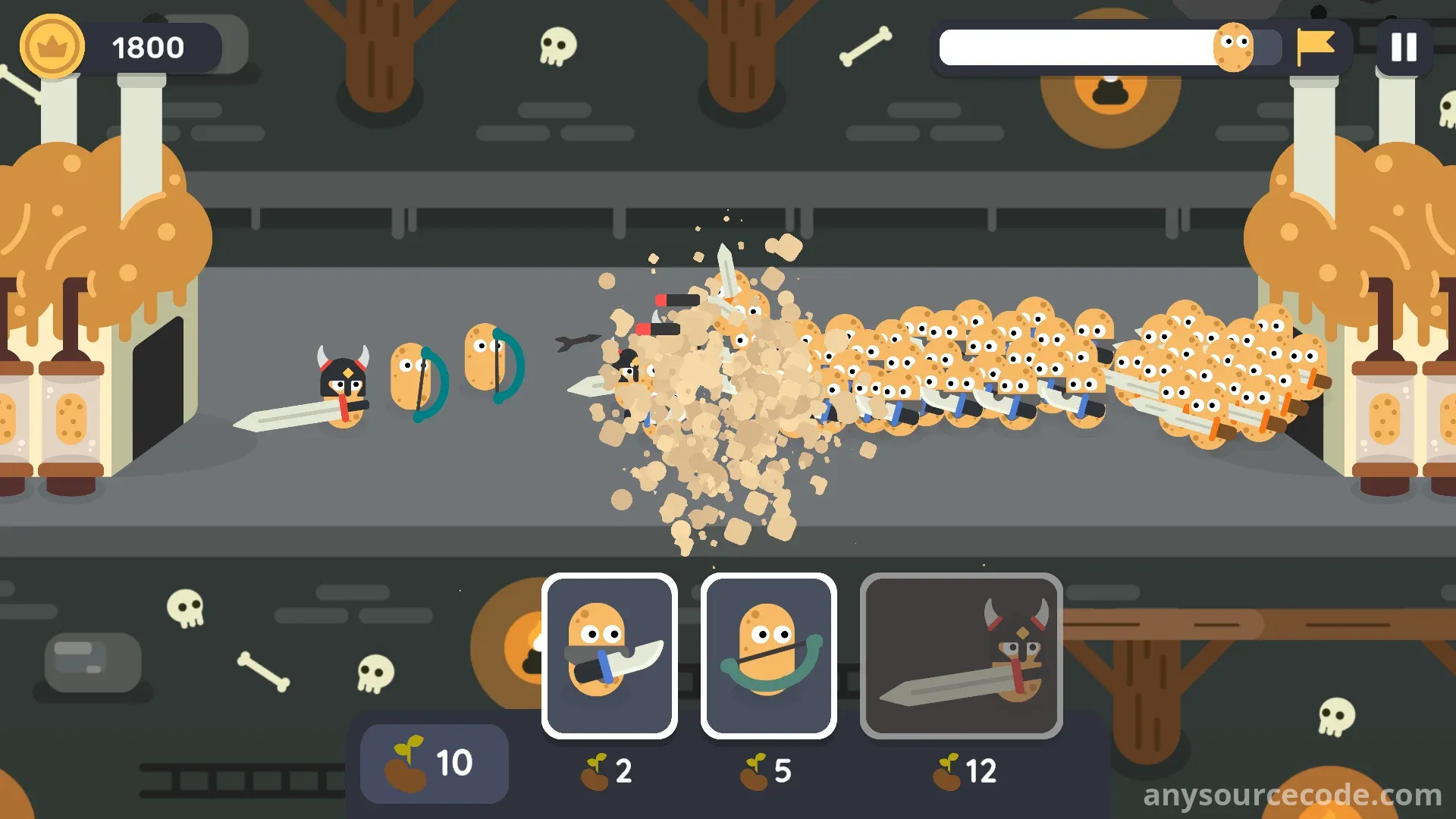The height and width of the screenshot is (819, 1456).
Task: Pause the game
Action: [x=1403, y=47]
